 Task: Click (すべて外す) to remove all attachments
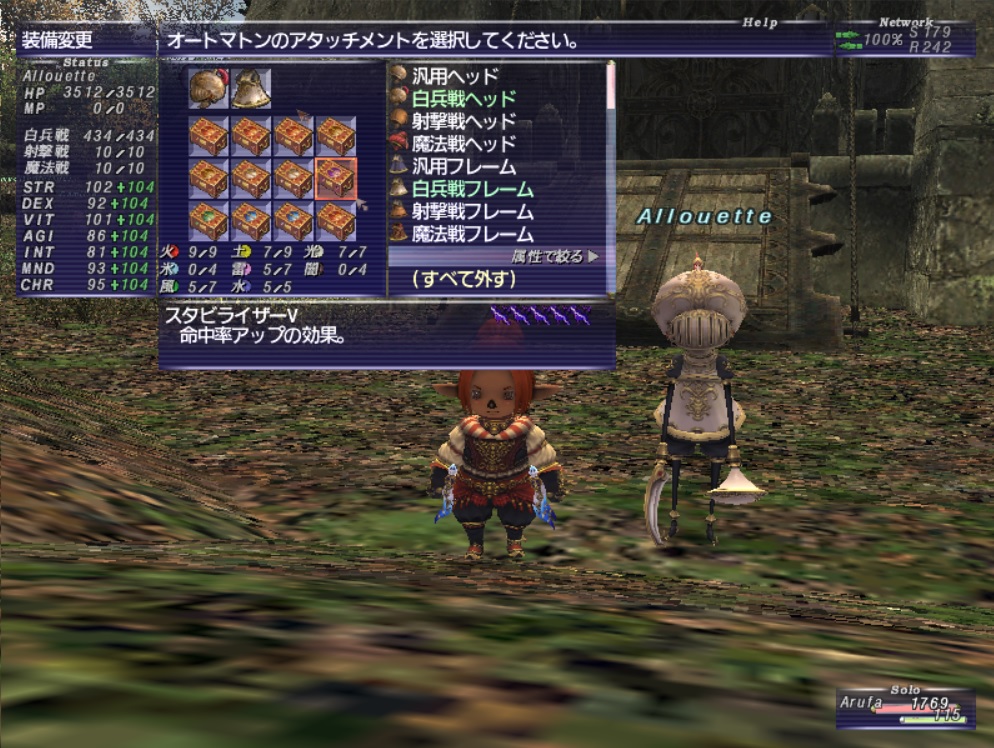tap(463, 280)
